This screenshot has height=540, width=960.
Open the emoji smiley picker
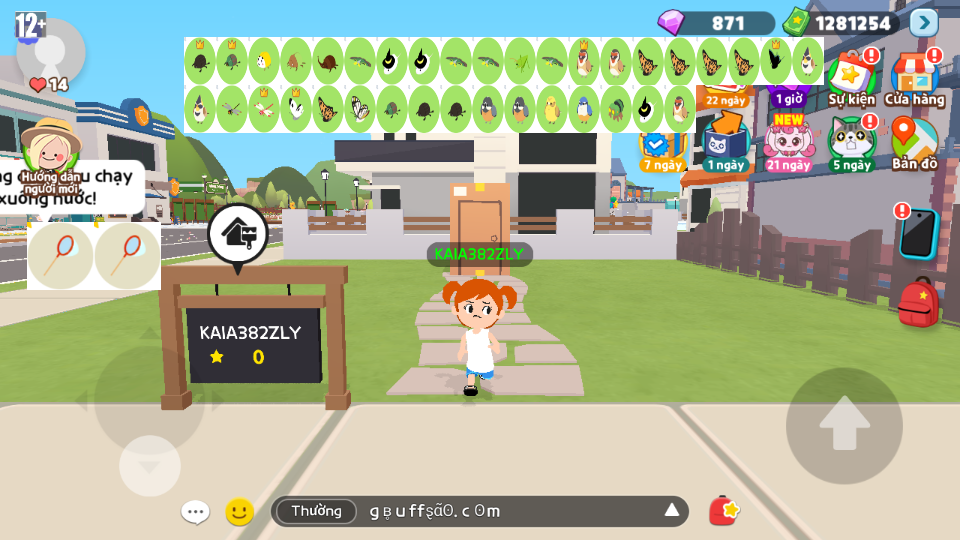click(239, 512)
